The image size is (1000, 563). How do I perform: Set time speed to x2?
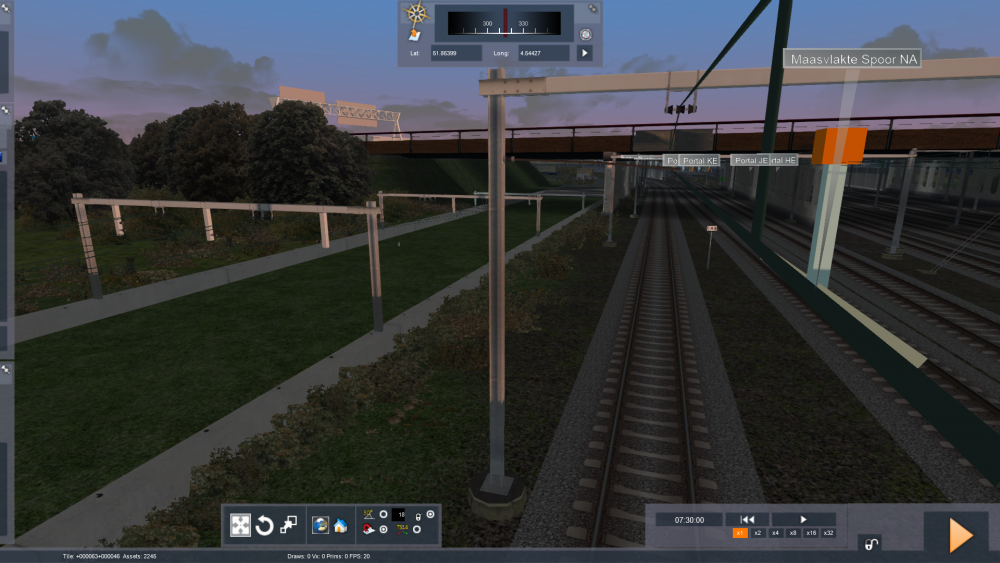[758, 533]
